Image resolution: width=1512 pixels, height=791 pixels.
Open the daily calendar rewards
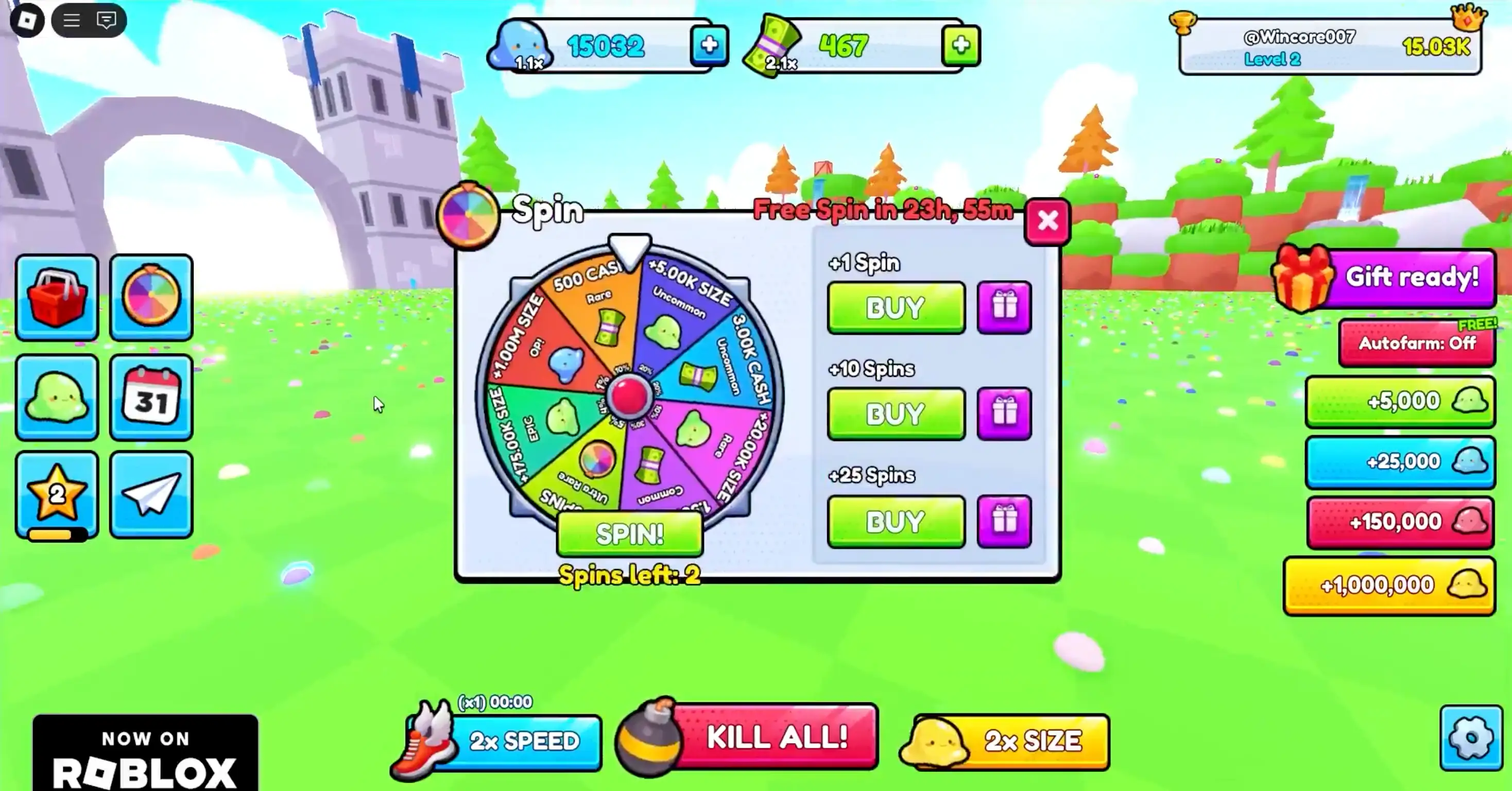click(x=151, y=397)
